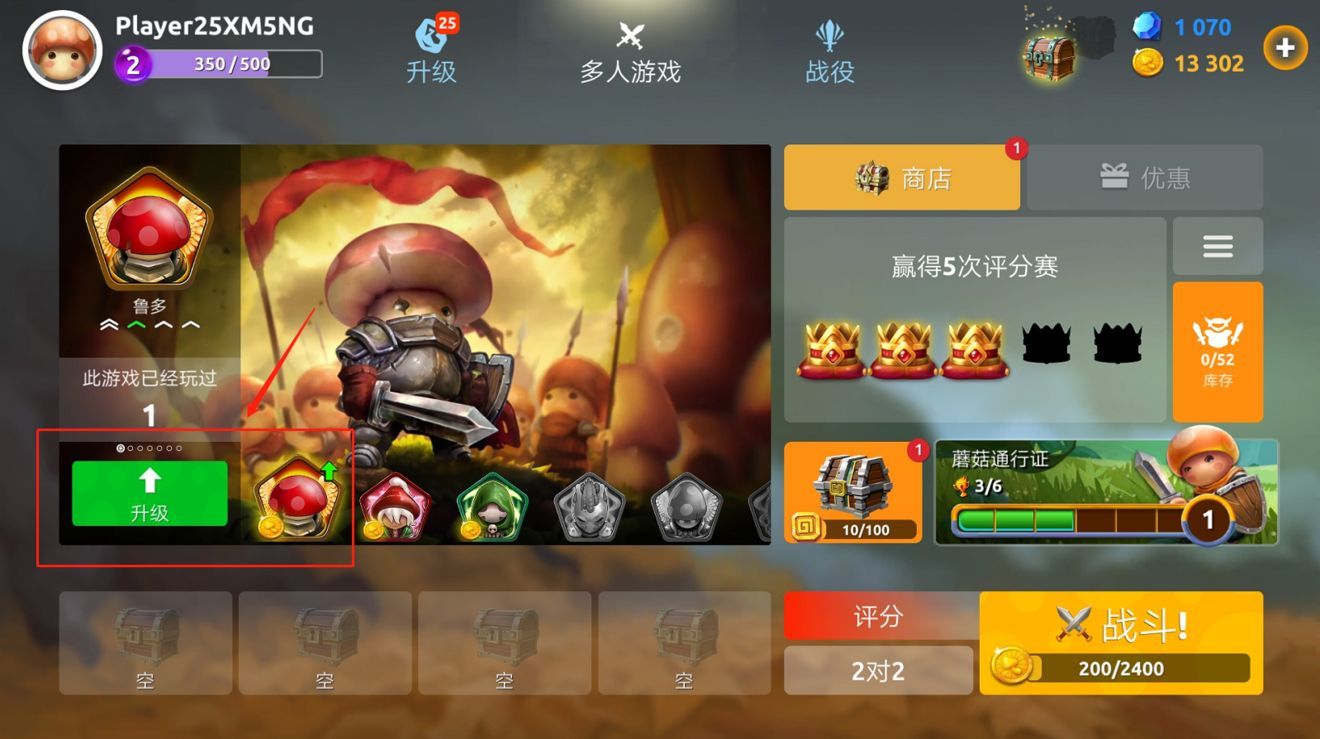Start a match with the 战斗! button
1320x739 pixels.
point(1120,625)
